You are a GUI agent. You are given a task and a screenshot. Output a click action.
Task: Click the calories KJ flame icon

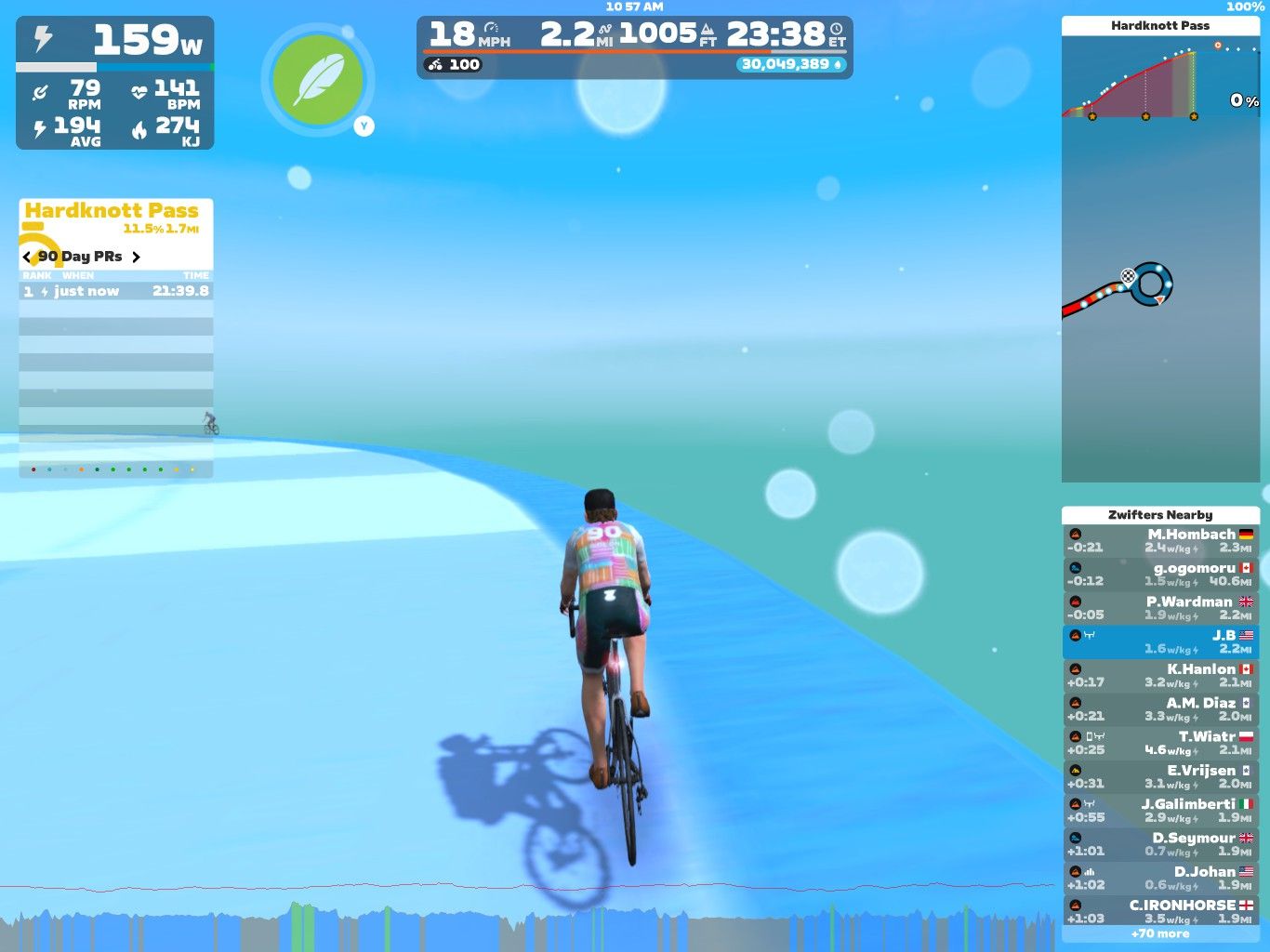139,130
